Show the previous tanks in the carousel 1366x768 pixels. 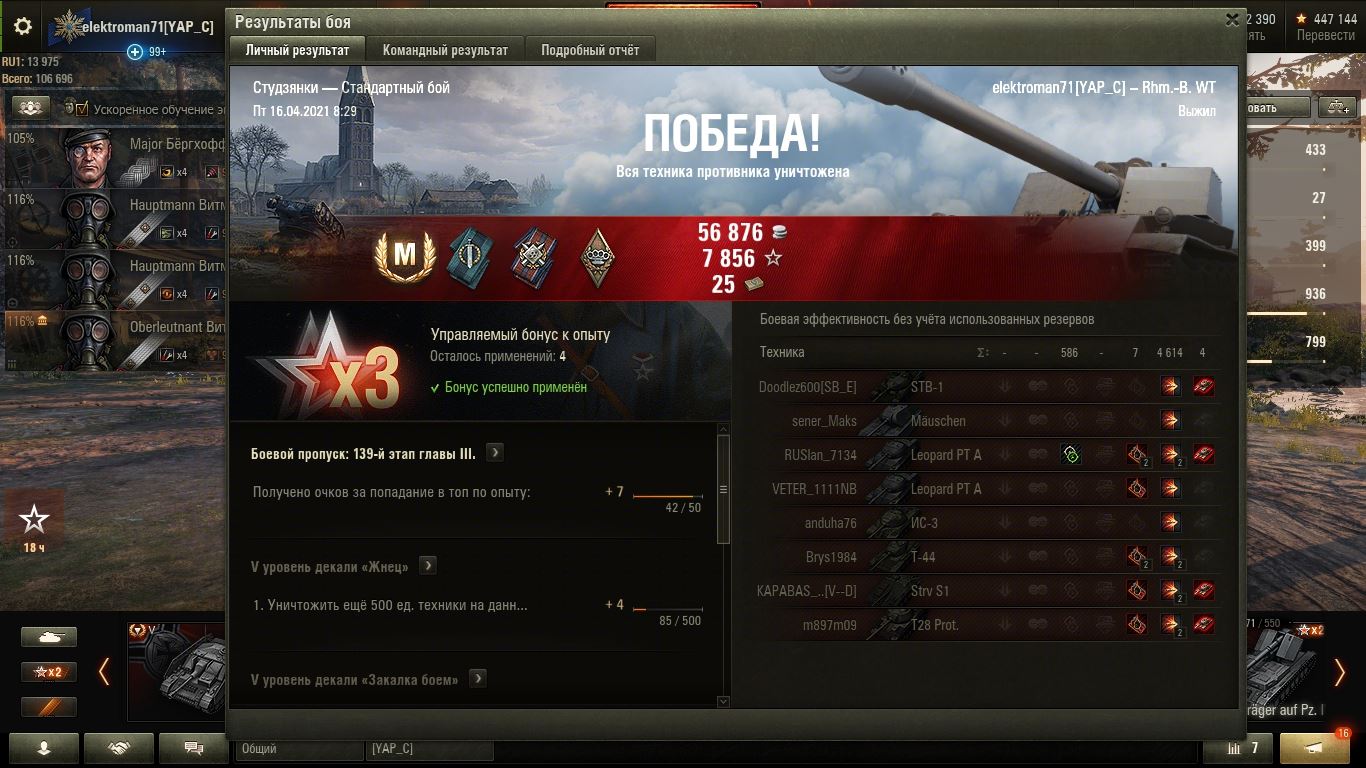point(104,671)
